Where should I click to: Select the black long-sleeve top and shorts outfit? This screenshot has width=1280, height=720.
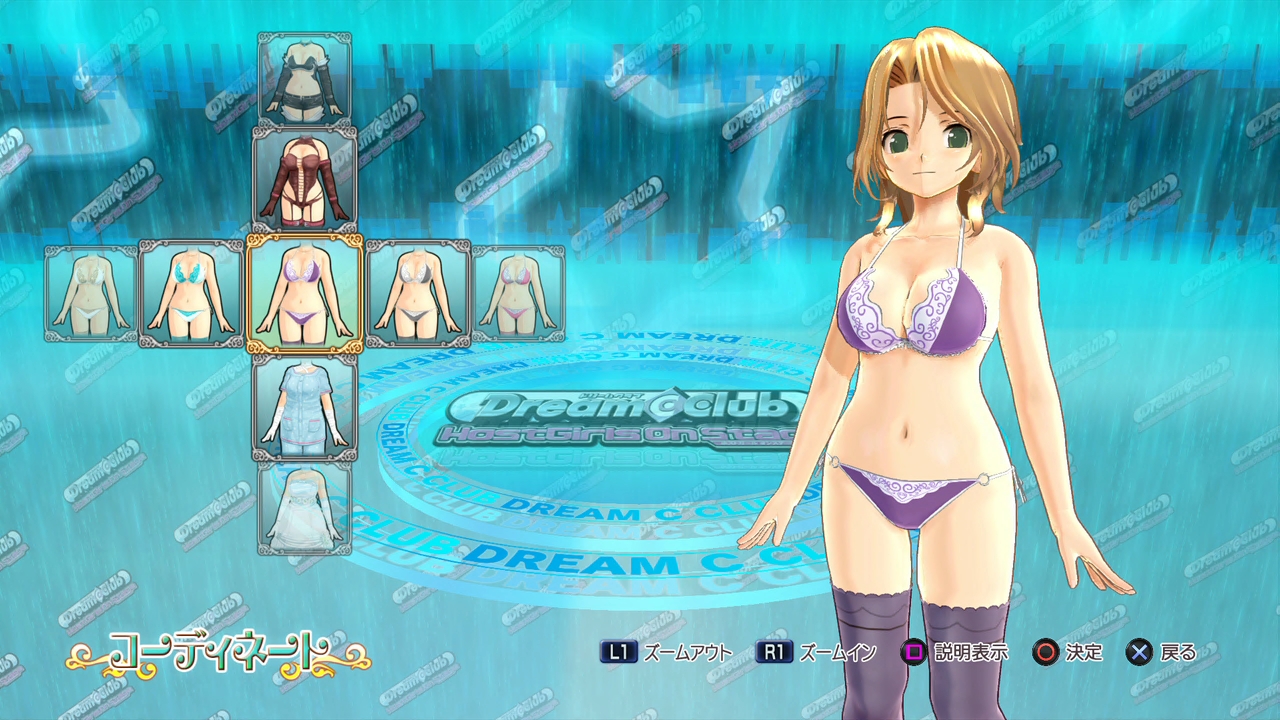click(x=305, y=78)
